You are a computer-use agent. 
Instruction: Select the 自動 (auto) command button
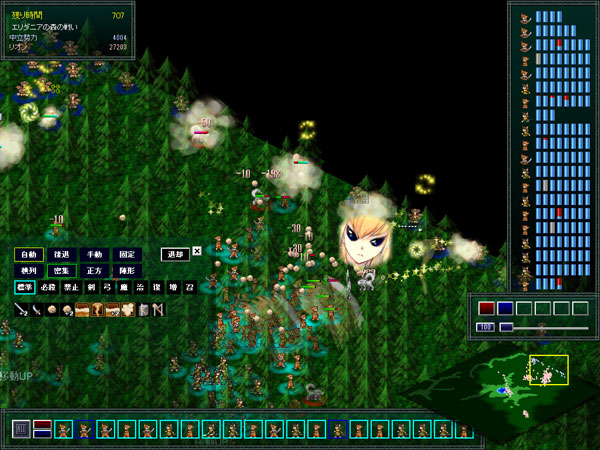30,254
